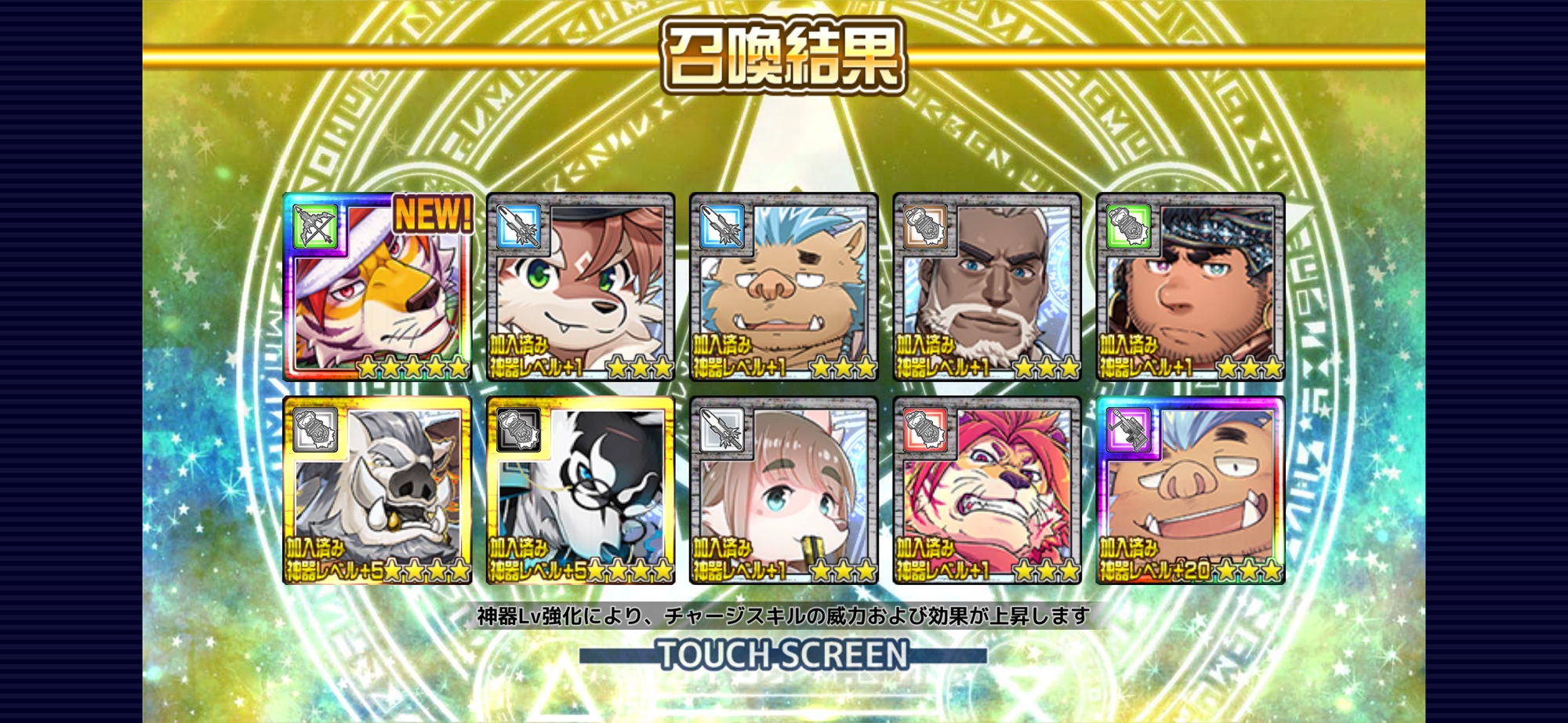Image resolution: width=1568 pixels, height=723 pixels.
Task: Select the red-maned snarling lion card
Action: tap(987, 490)
